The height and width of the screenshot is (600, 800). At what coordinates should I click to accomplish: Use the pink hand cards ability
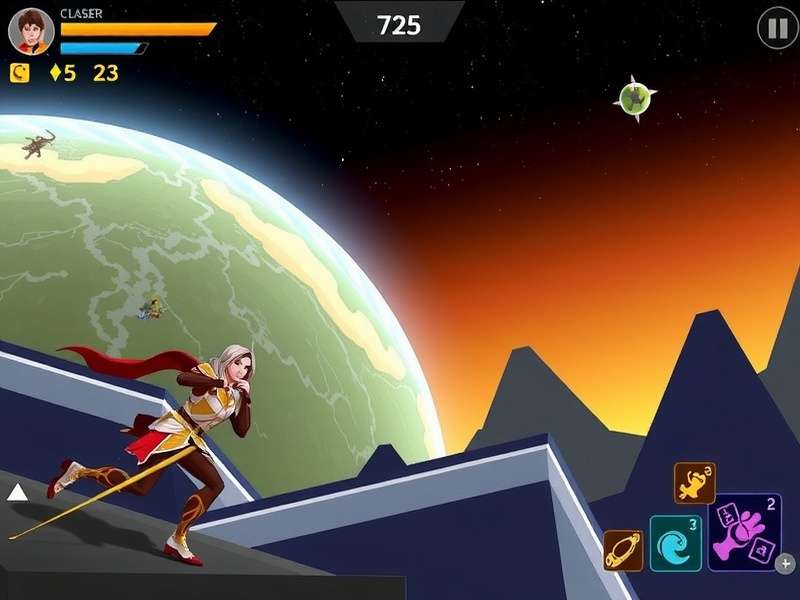pyautogui.click(x=744, y=532)
